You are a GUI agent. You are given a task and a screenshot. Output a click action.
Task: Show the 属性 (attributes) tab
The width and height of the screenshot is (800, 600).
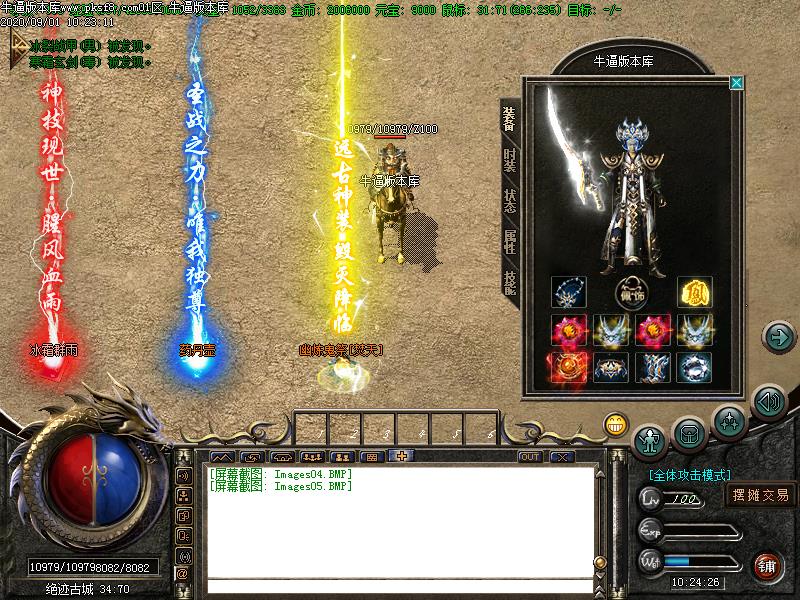point(509,241)
